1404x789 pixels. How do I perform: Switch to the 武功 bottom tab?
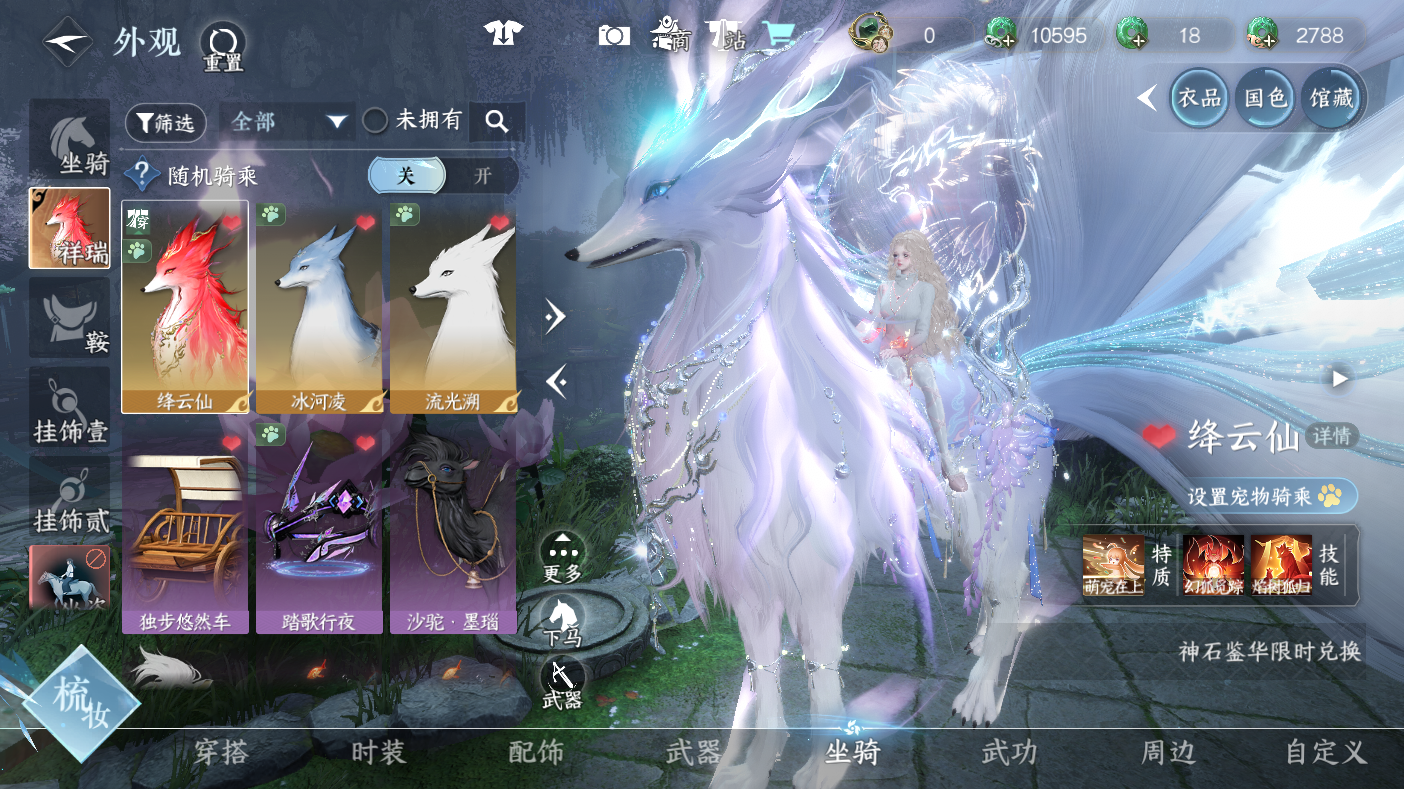tap(1009, 752)
